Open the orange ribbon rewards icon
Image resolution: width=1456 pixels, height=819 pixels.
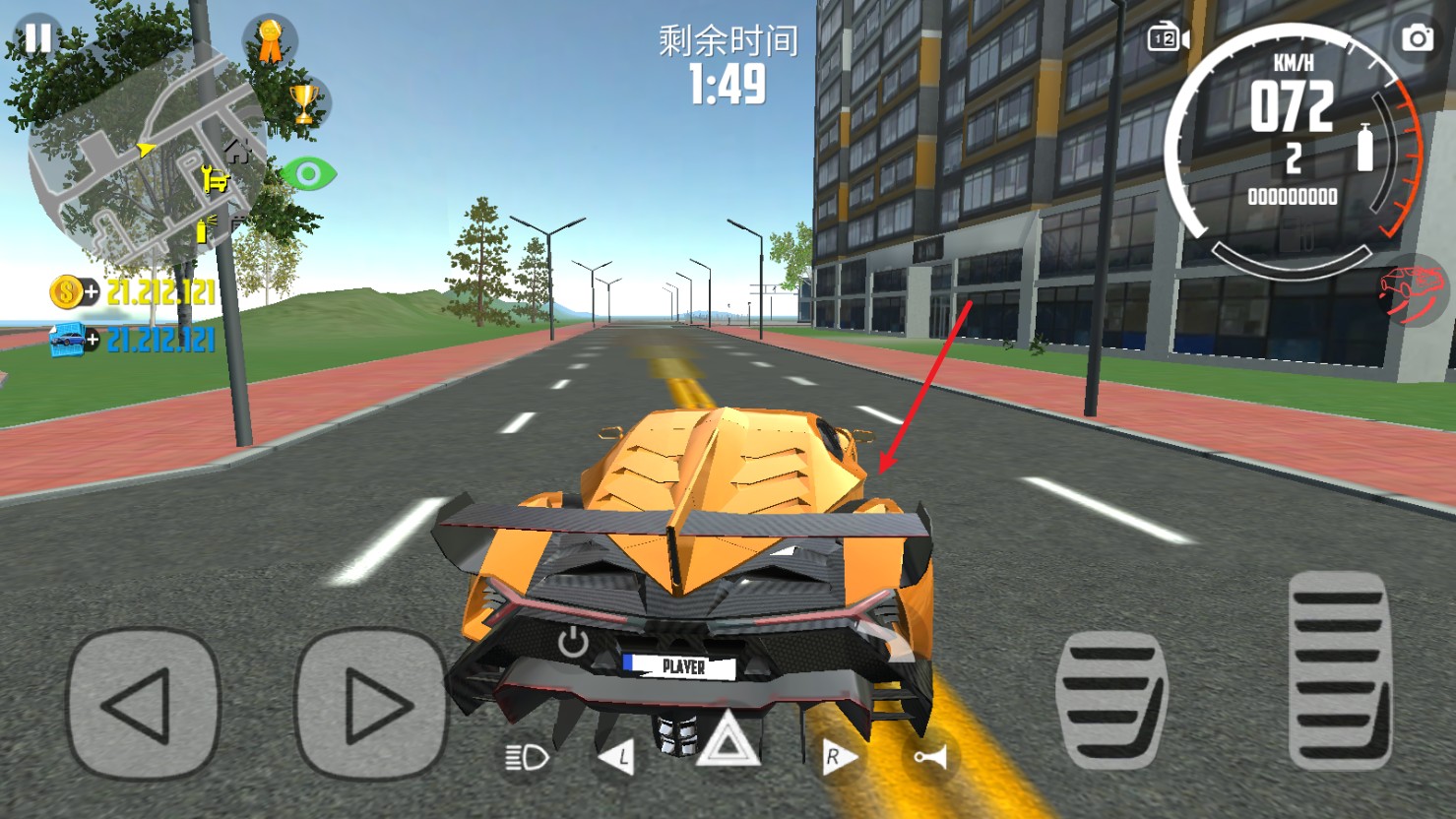269,41
